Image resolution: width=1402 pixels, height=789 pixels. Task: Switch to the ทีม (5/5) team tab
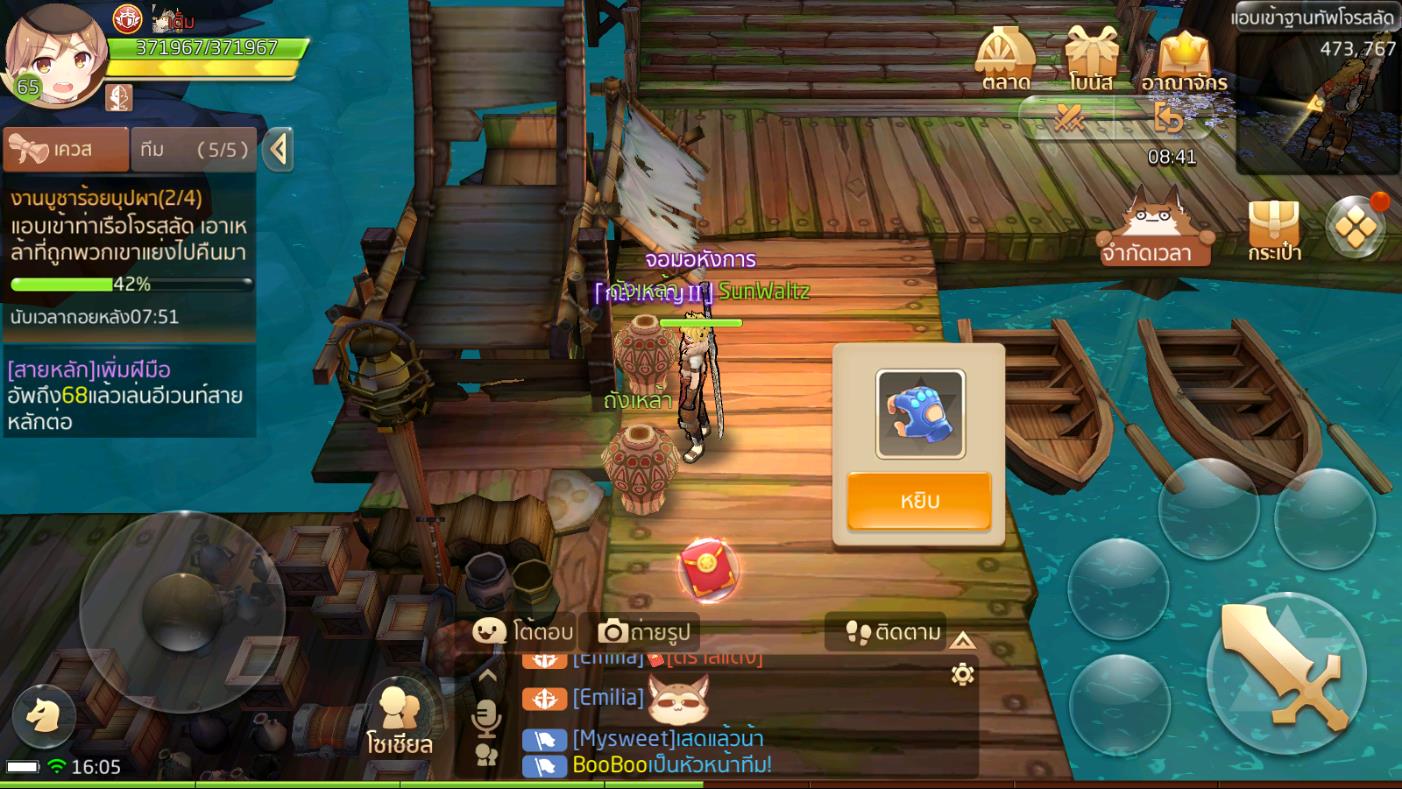pyautogui.click(x=194, y=150)
